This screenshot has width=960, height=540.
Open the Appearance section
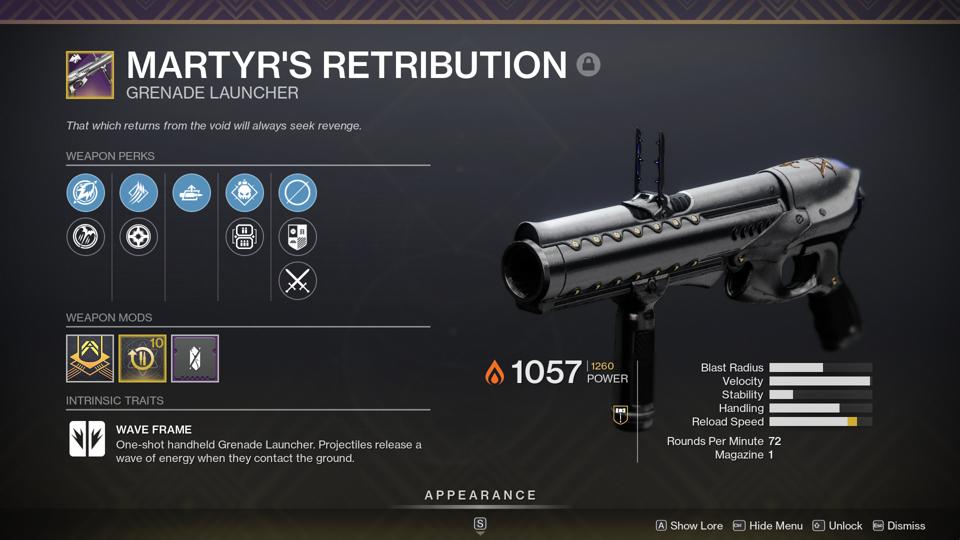click(x=480, y=496)
